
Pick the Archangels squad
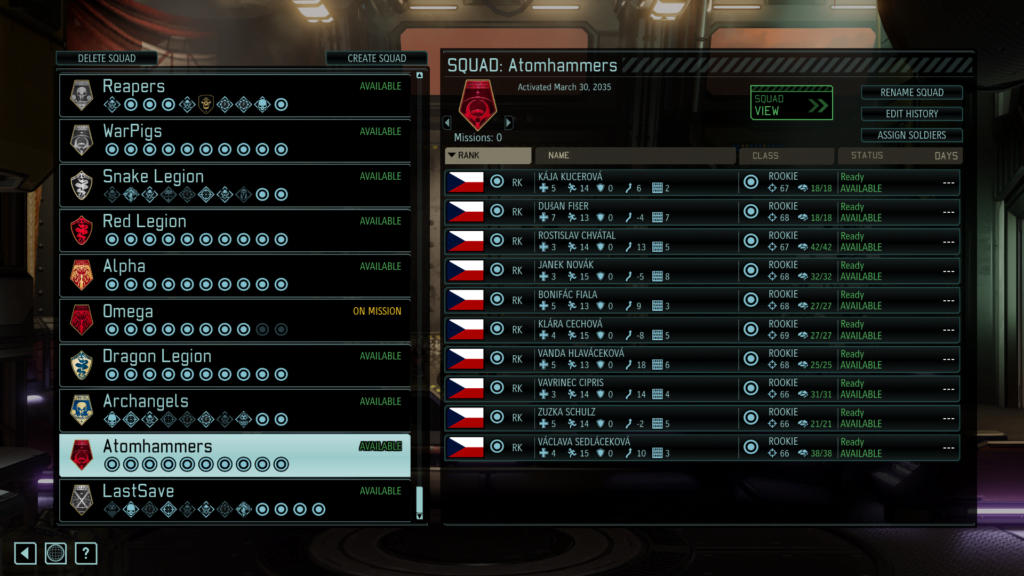click(235, 410)
